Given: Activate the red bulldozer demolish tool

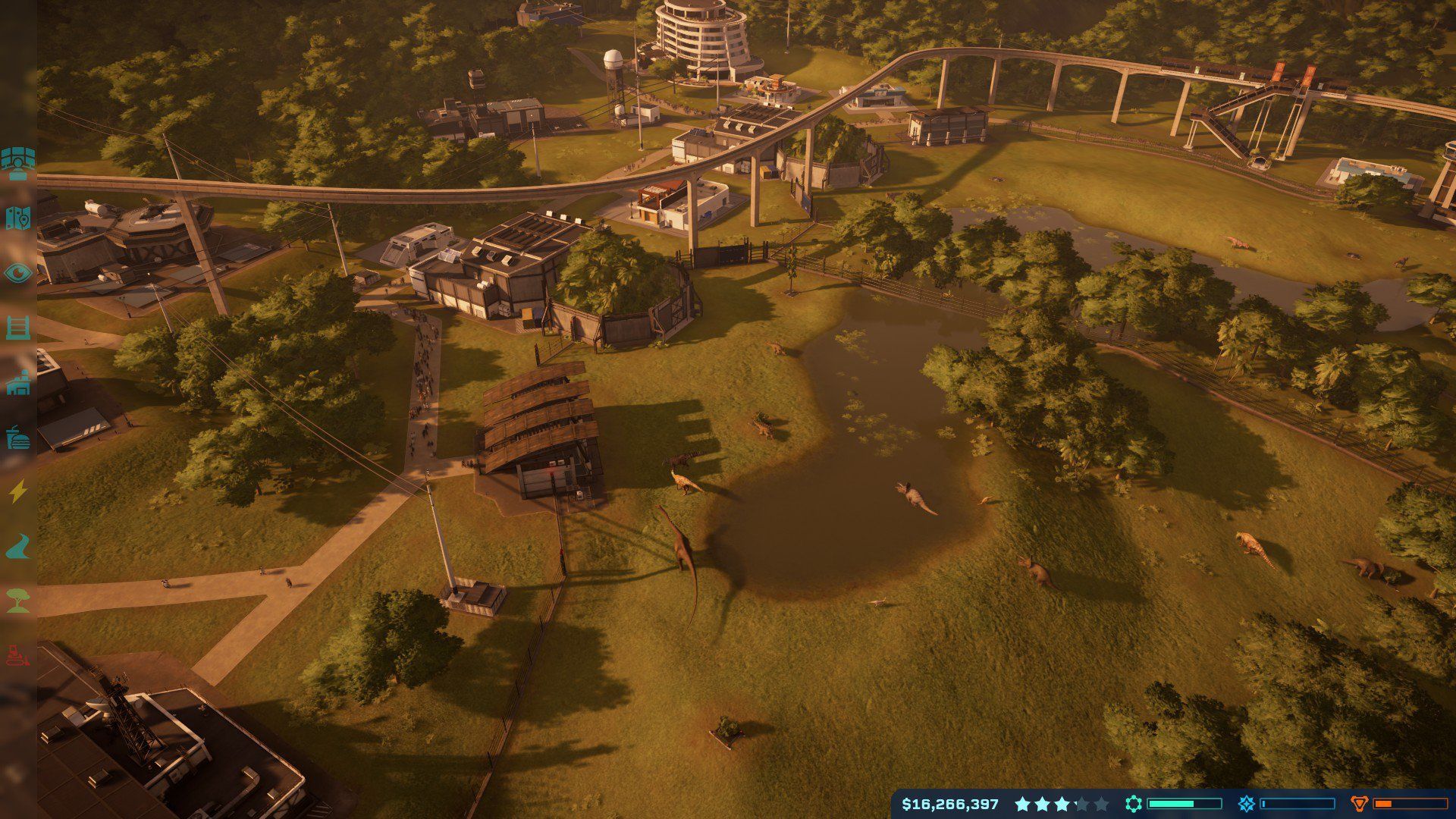Looking at the screenshot, I should coord(17,654).
